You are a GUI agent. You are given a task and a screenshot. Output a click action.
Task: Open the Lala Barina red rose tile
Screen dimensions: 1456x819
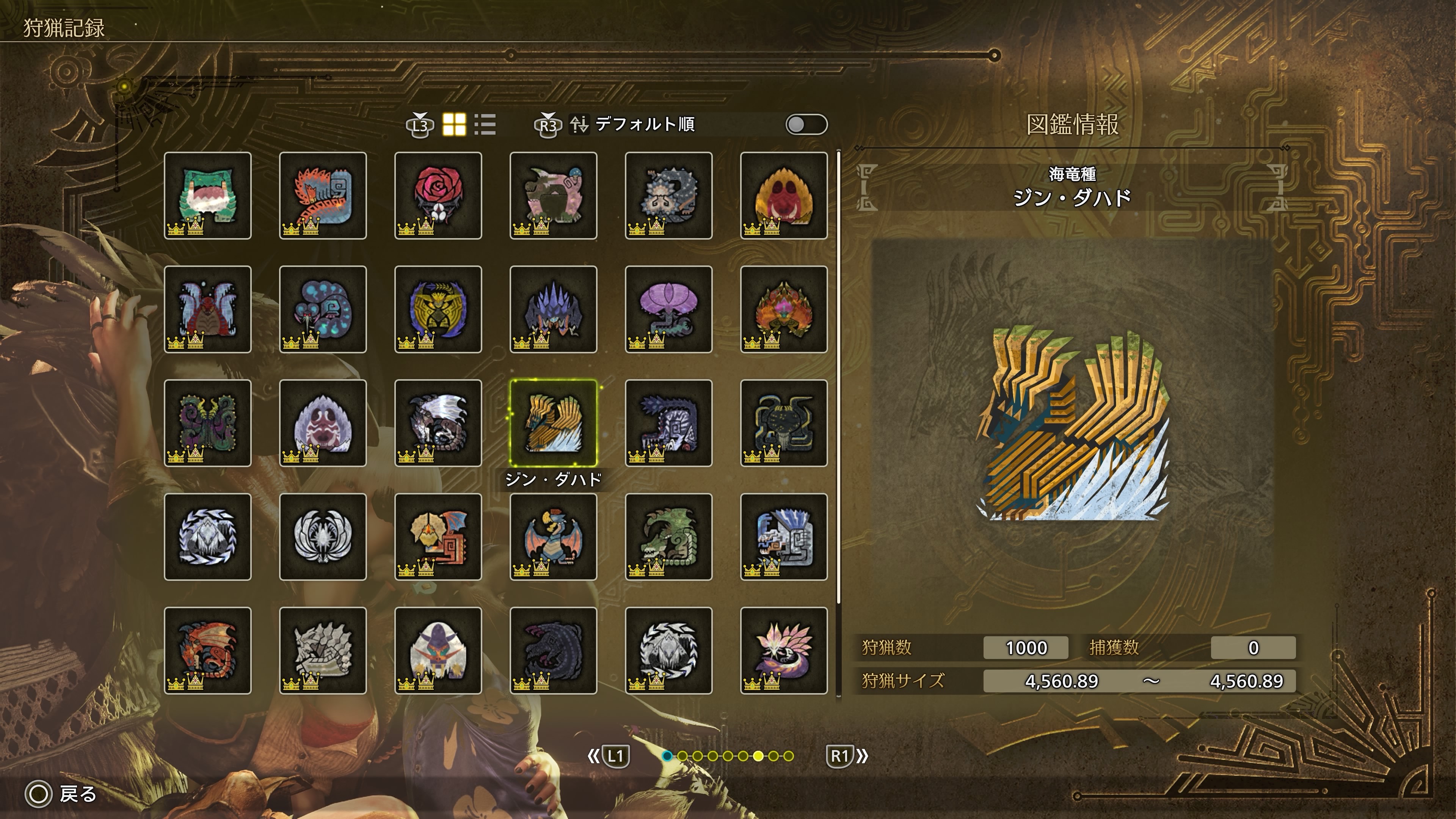click(438, 195)
